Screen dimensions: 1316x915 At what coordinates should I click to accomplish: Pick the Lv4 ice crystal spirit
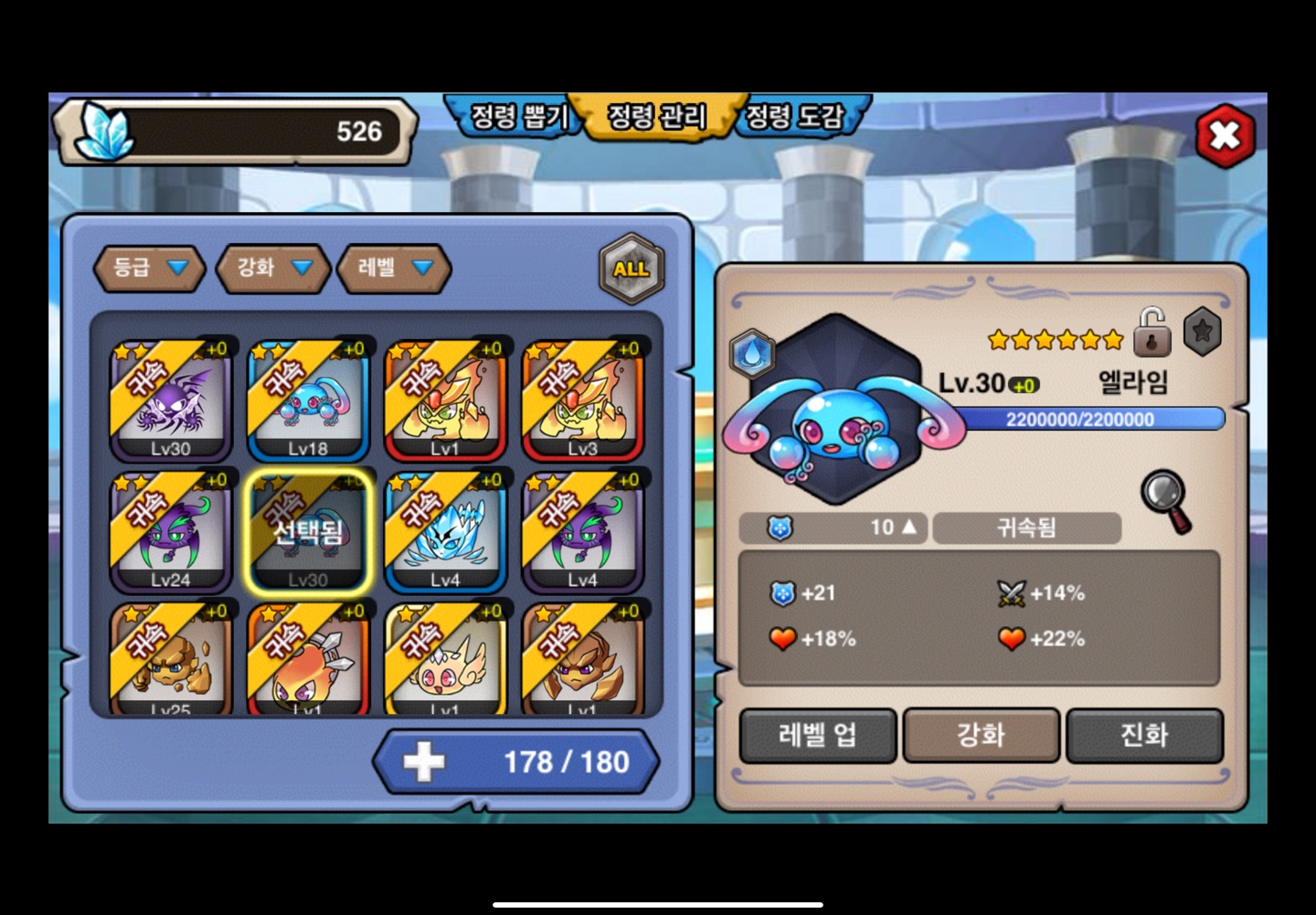[x=445, y=532]
